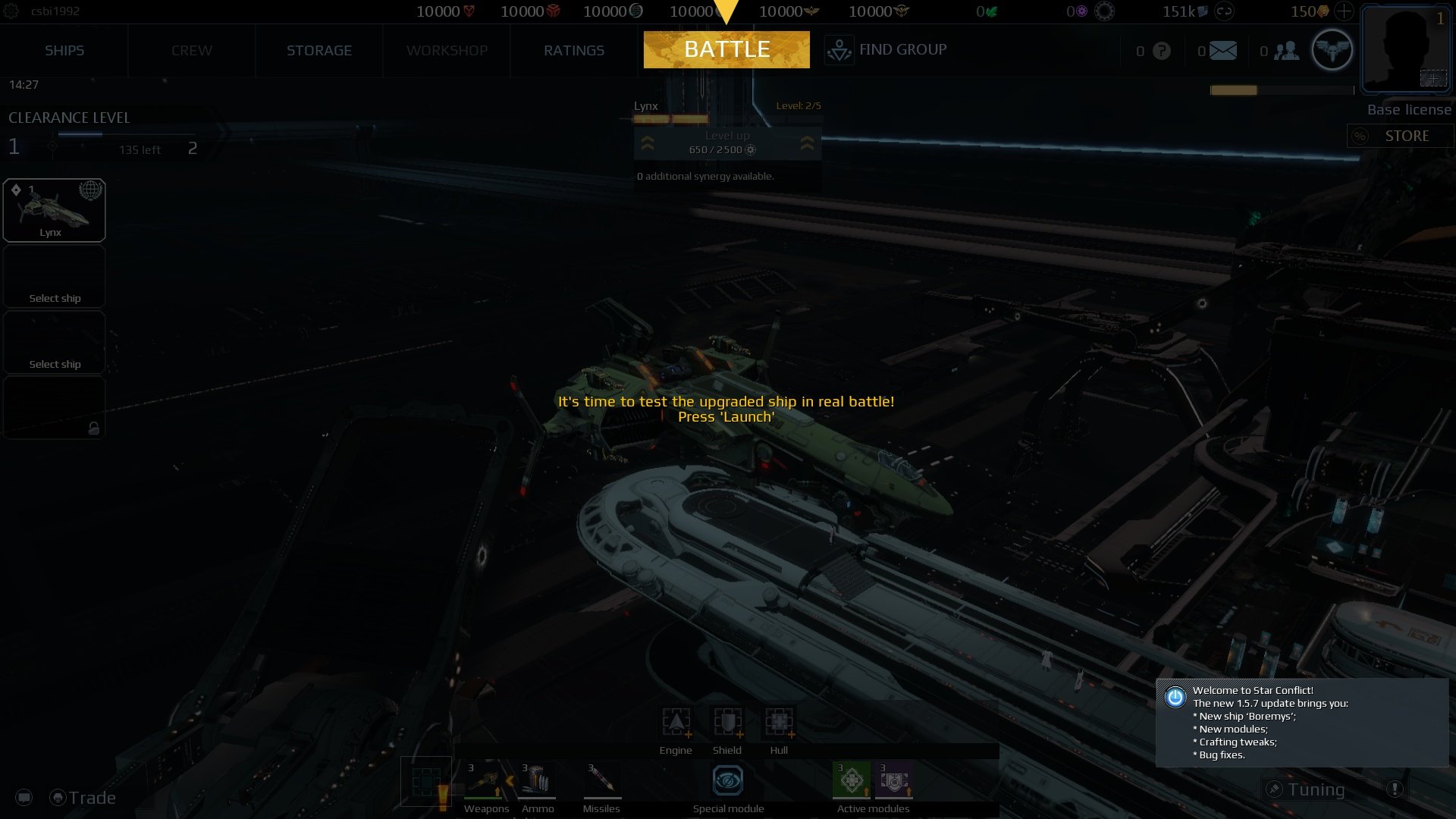Open the faction emblem icon top right
The image size is (1456, 819).
[x=1332, y=49]
